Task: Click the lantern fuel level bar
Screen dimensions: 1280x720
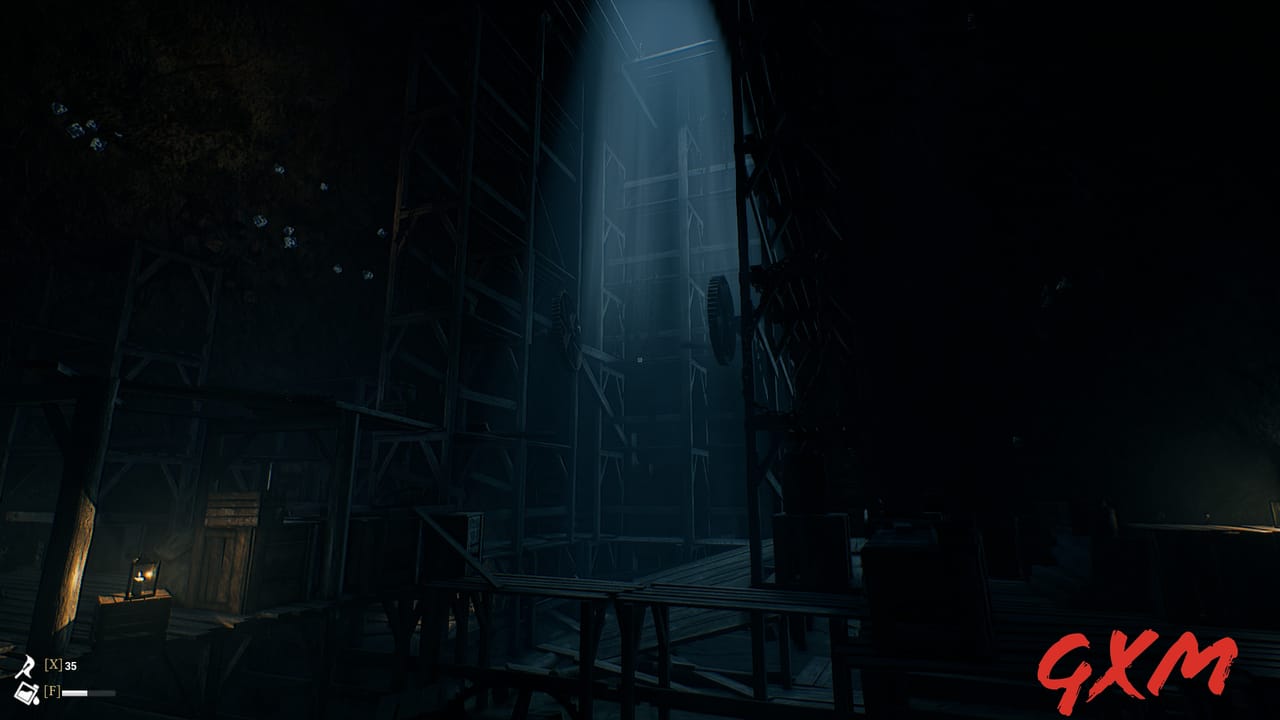Action: 88,692
